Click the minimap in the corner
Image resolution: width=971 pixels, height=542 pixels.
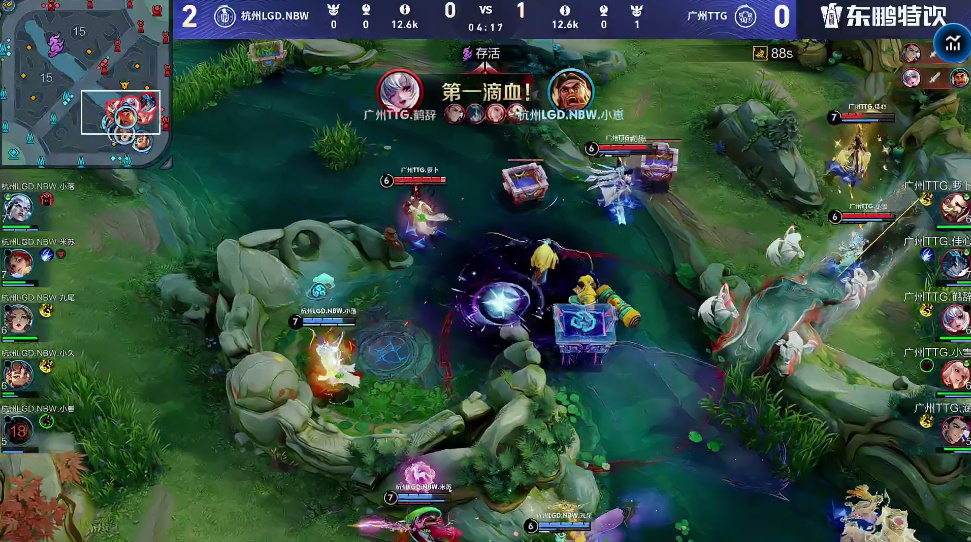tap(83, 83)
